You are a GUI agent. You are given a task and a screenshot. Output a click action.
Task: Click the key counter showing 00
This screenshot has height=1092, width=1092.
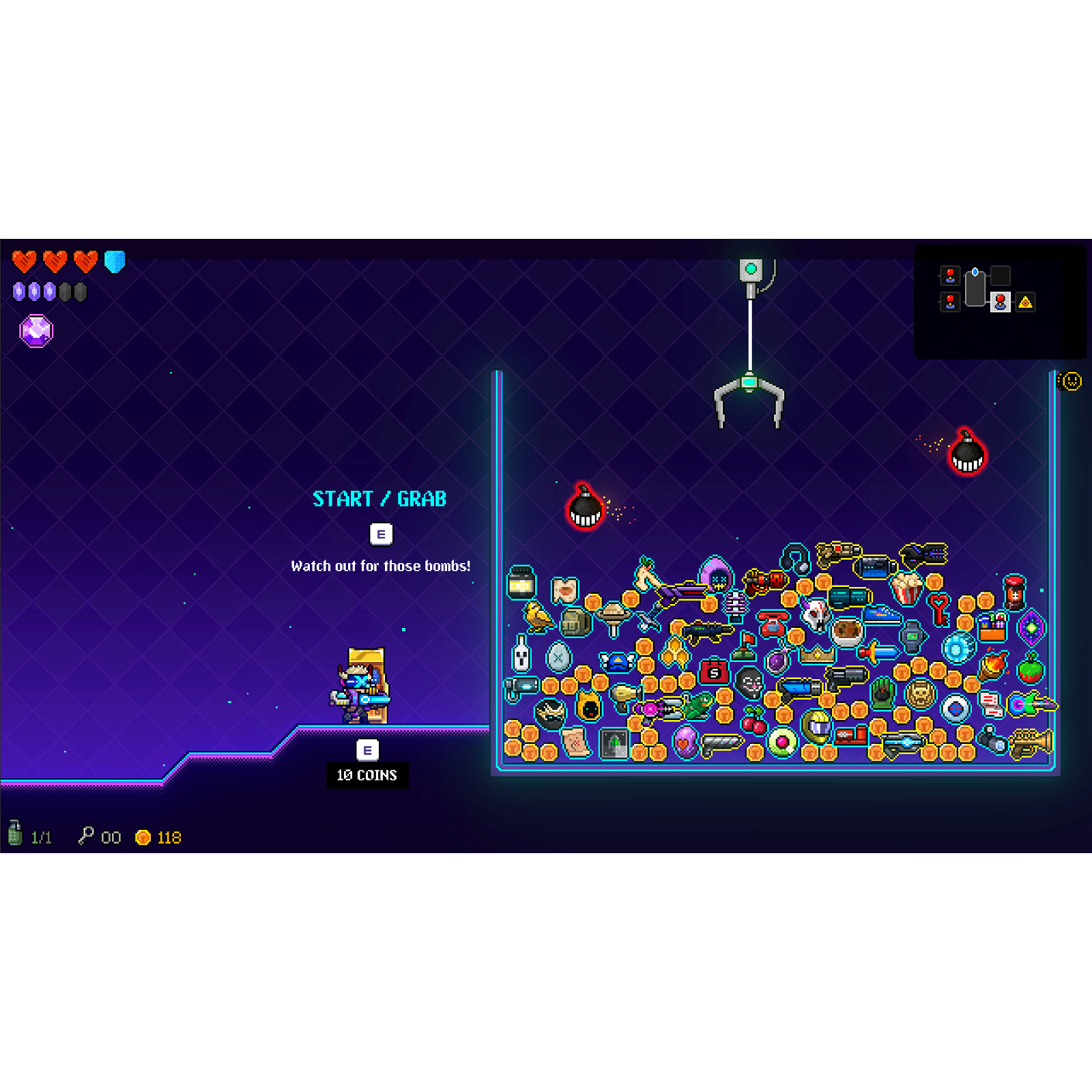tap(101, 837)
